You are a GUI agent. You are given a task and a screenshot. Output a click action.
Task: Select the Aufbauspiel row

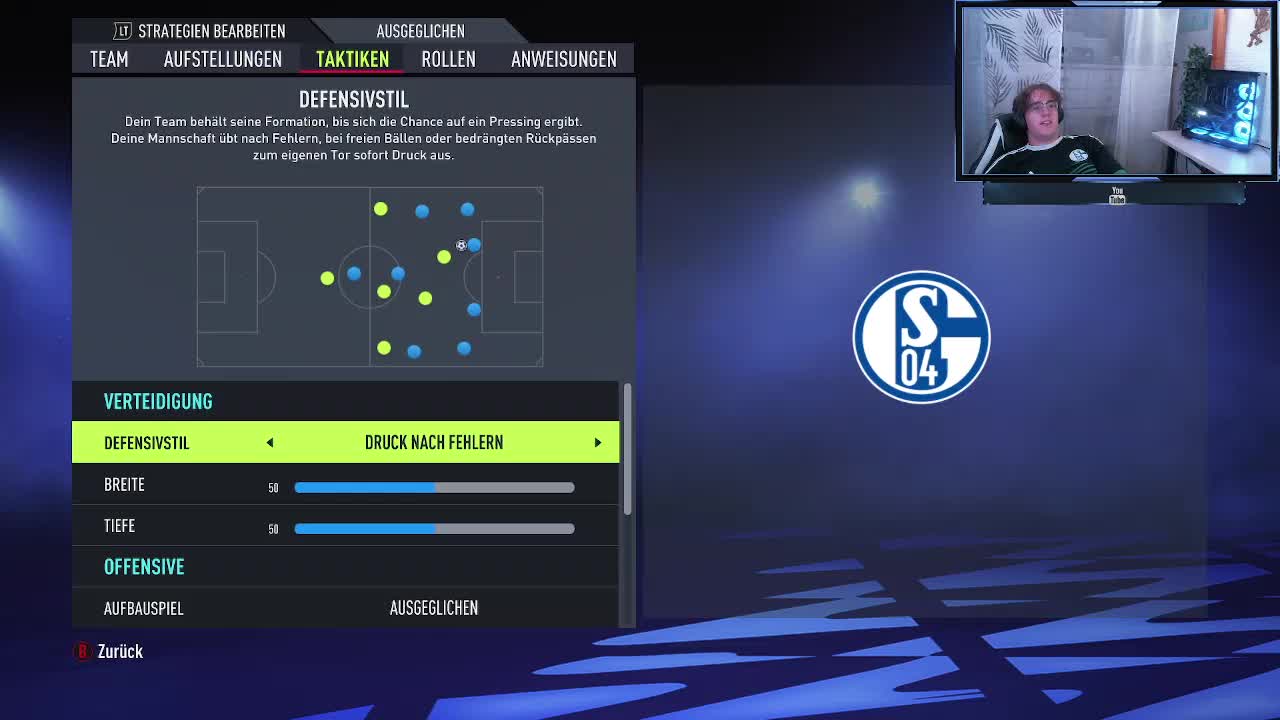tap(345, 608)
